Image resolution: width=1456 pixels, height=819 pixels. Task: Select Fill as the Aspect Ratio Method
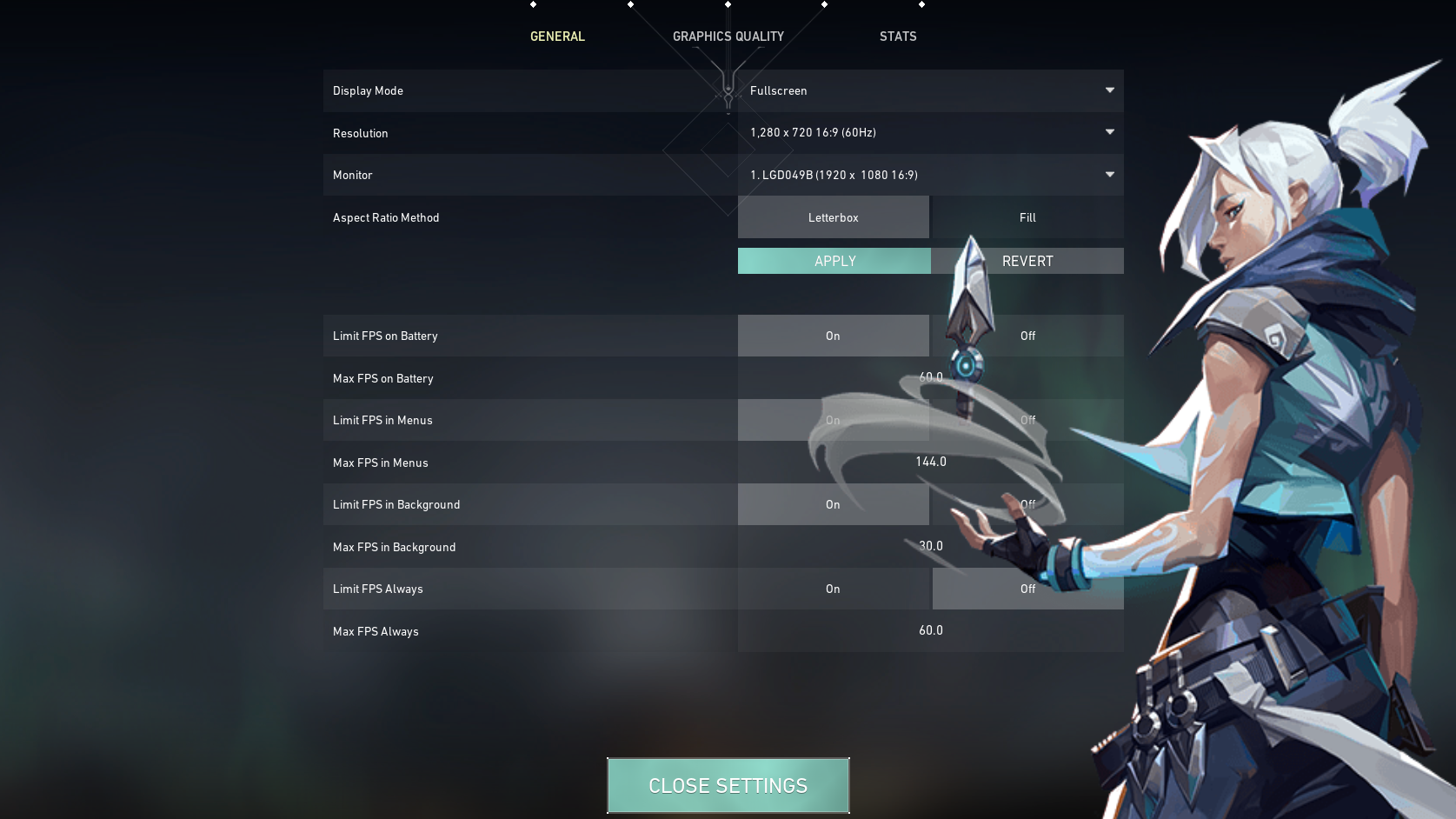pyautogui.click(x=1027, y=217)
